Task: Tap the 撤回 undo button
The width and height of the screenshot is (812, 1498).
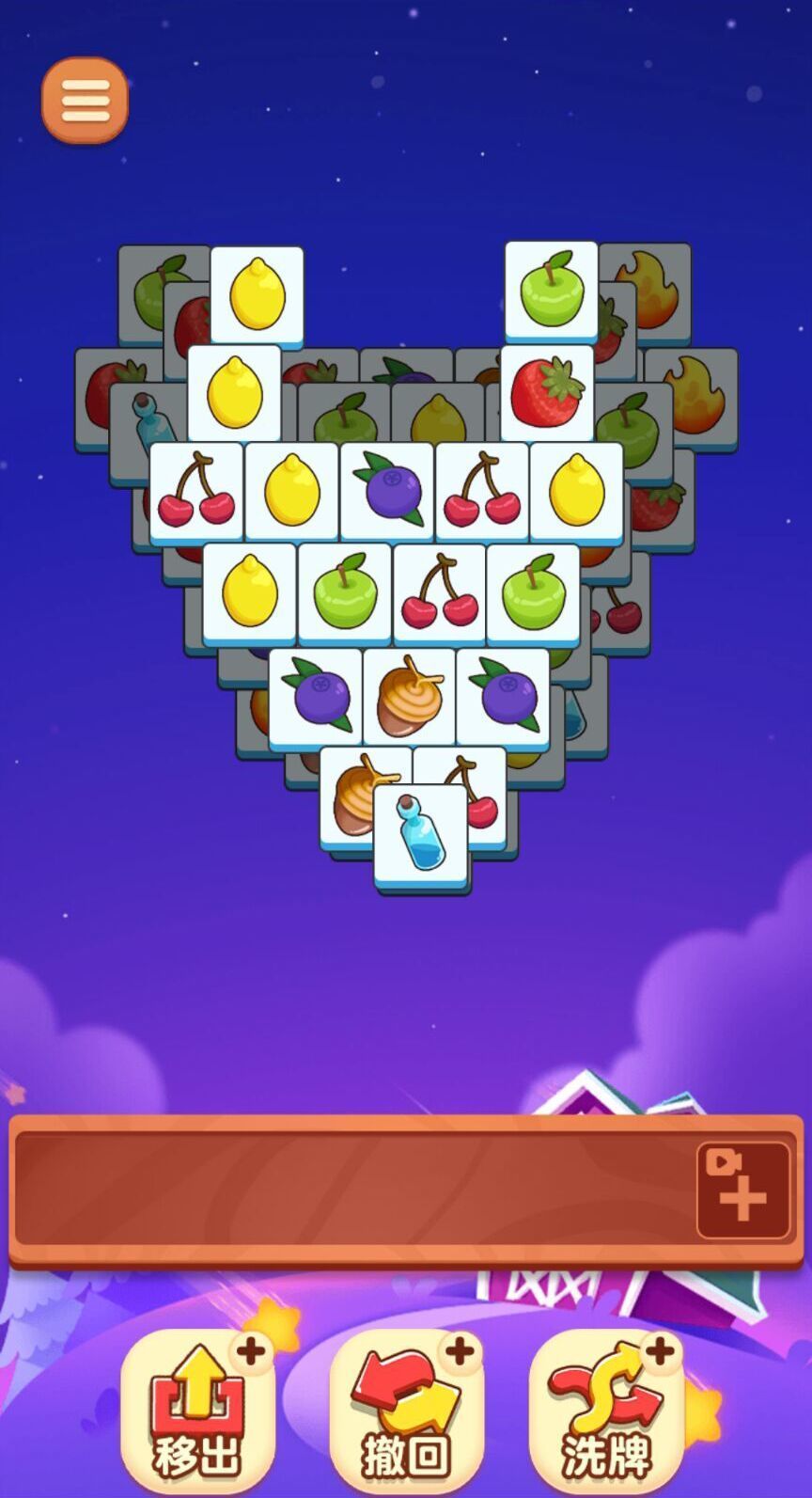Action: [x=406, y=1409]
